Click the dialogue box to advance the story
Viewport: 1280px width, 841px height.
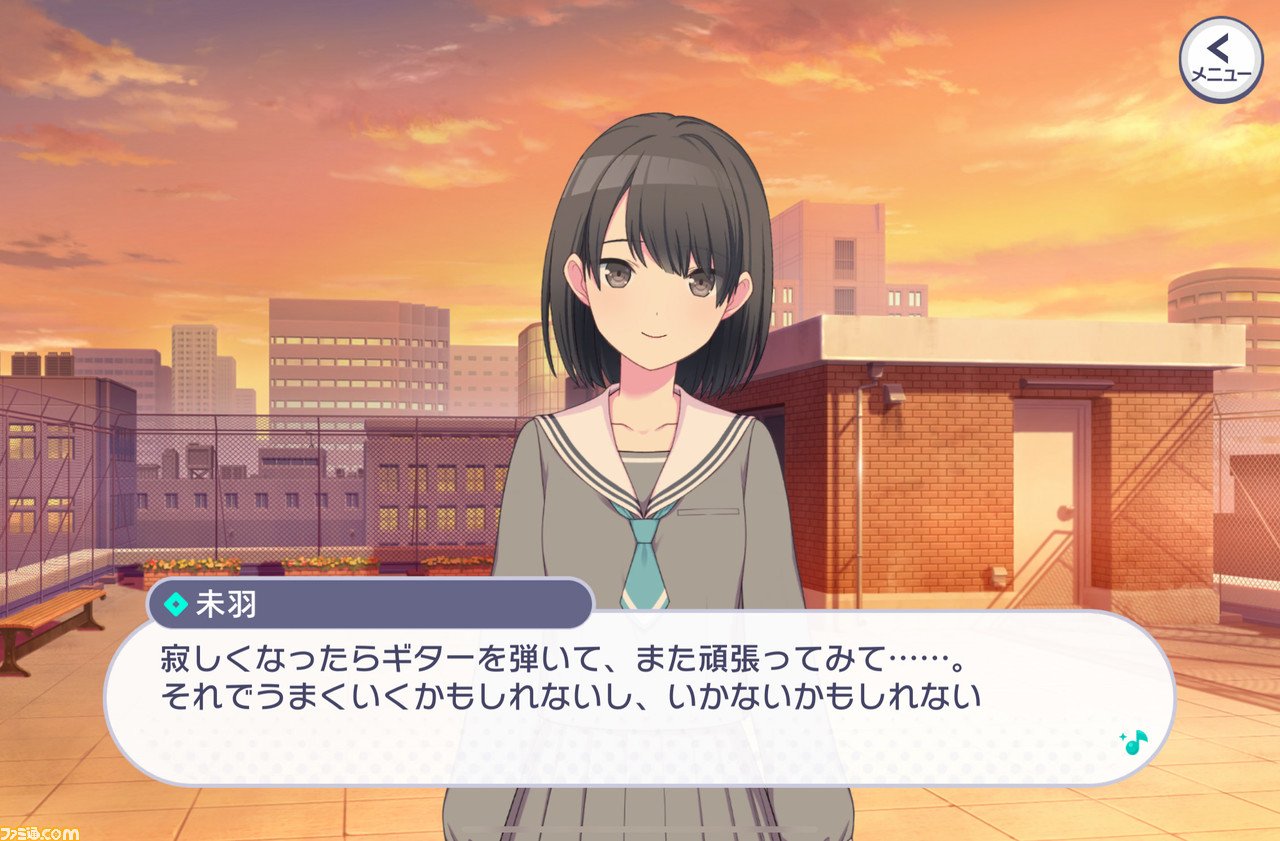(640, 700)
